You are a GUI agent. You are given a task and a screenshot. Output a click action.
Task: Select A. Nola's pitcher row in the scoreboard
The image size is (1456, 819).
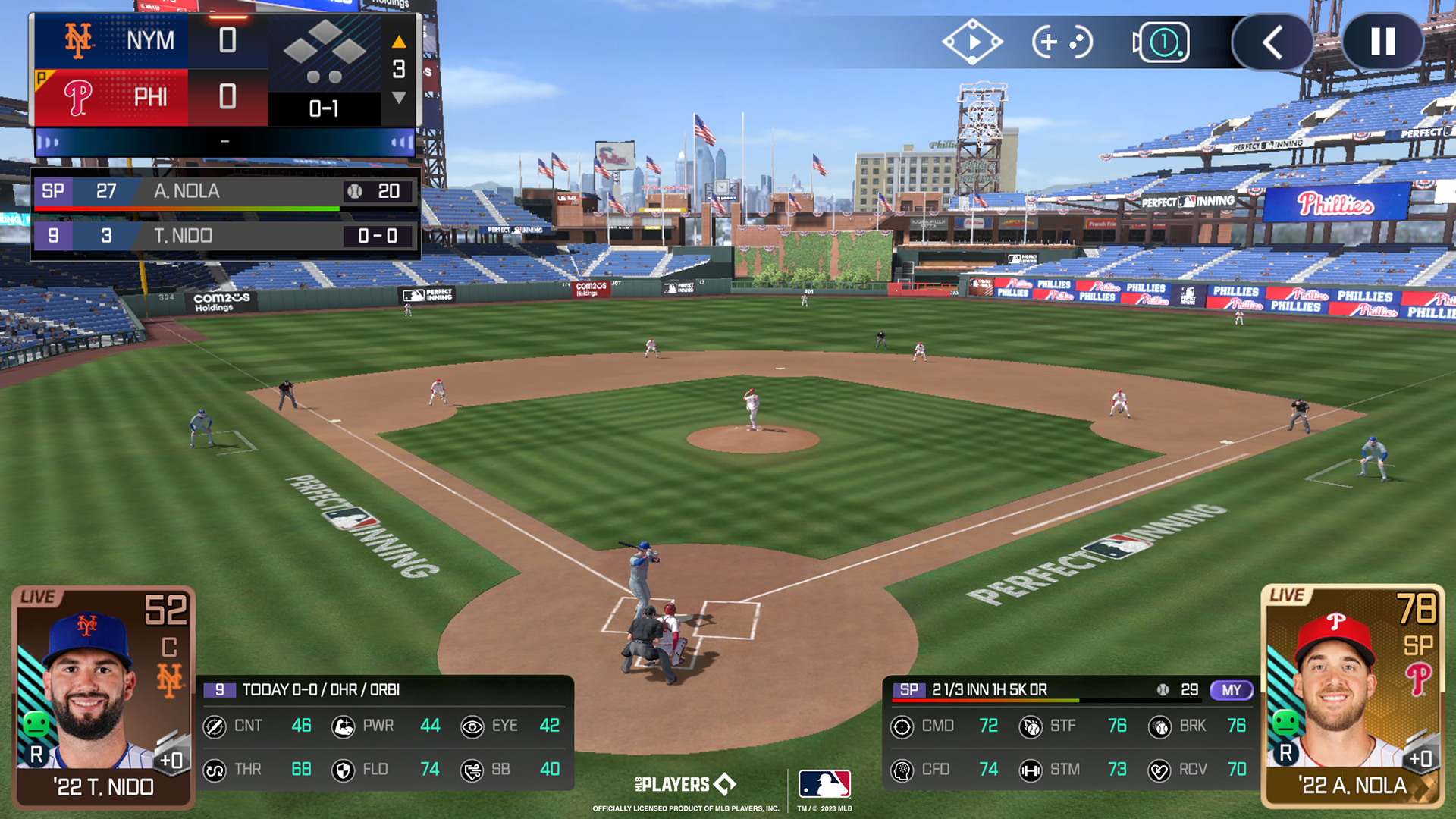[224, 191]
